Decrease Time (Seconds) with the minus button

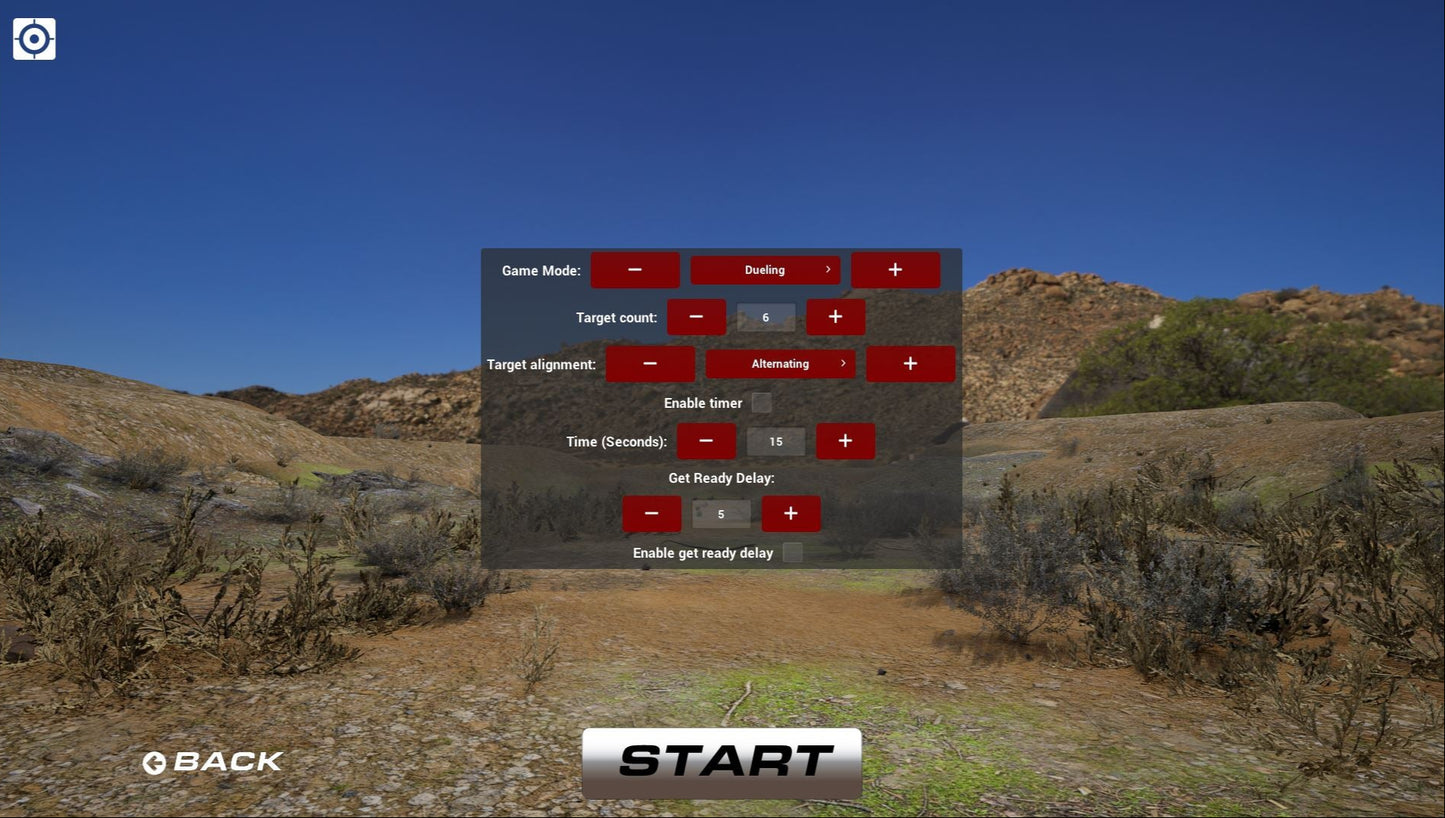(706, 440)
